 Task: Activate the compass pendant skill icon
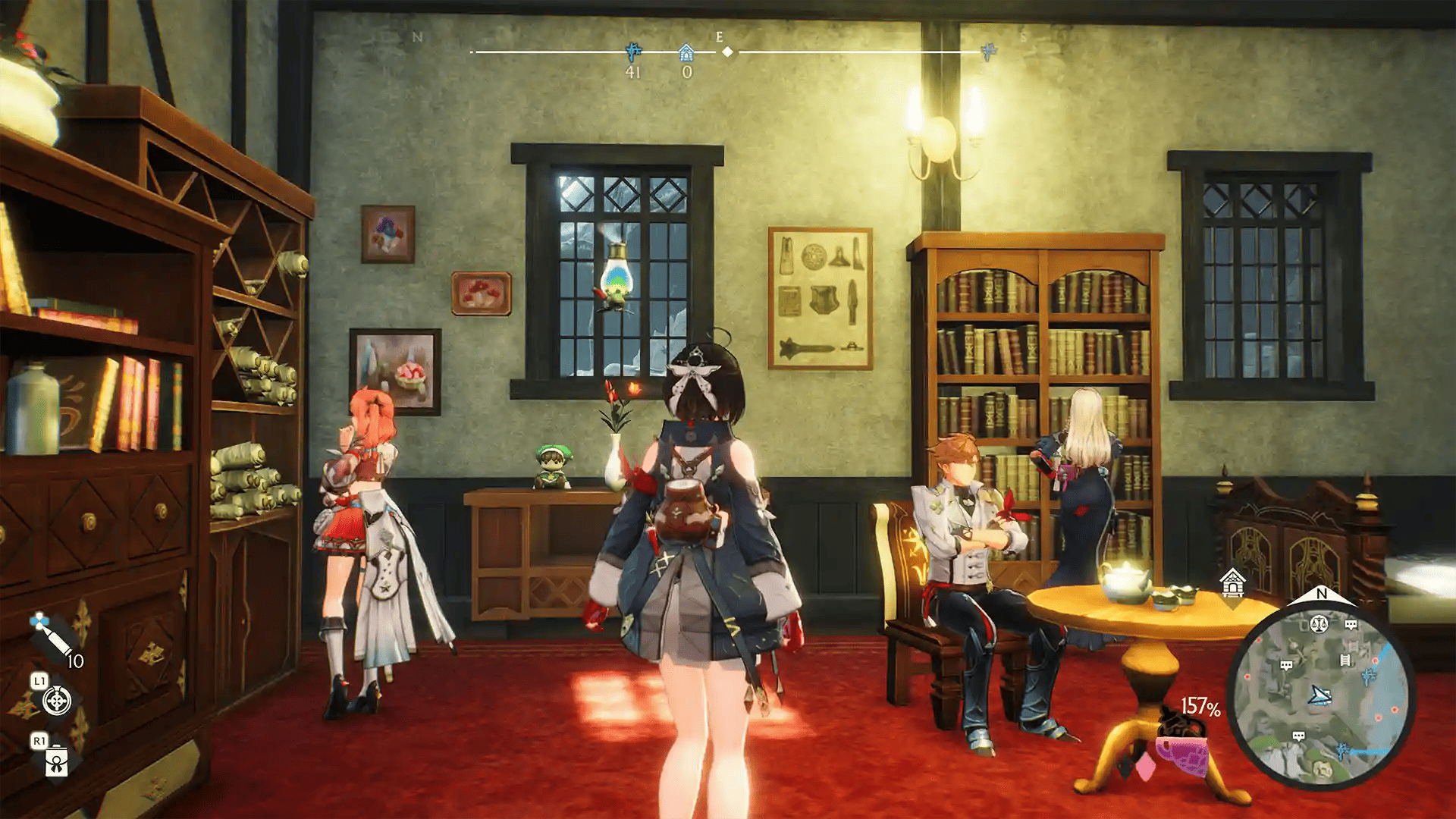tap(58, 701)
